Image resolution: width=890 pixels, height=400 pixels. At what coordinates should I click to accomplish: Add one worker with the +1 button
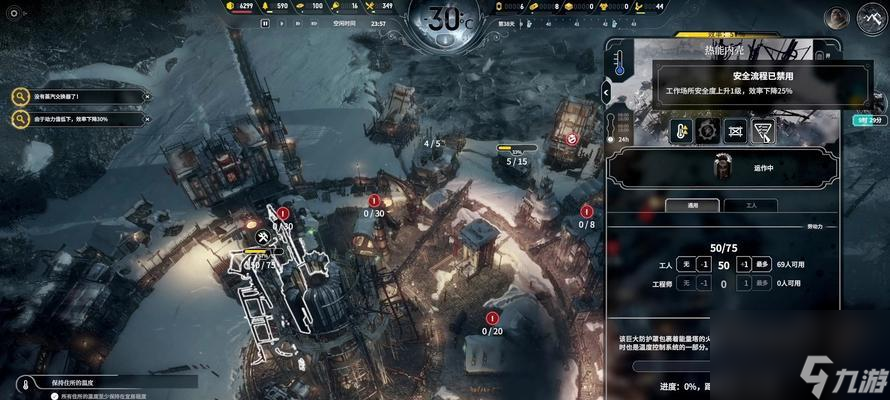pyautogui.click(x=743, y=264)
